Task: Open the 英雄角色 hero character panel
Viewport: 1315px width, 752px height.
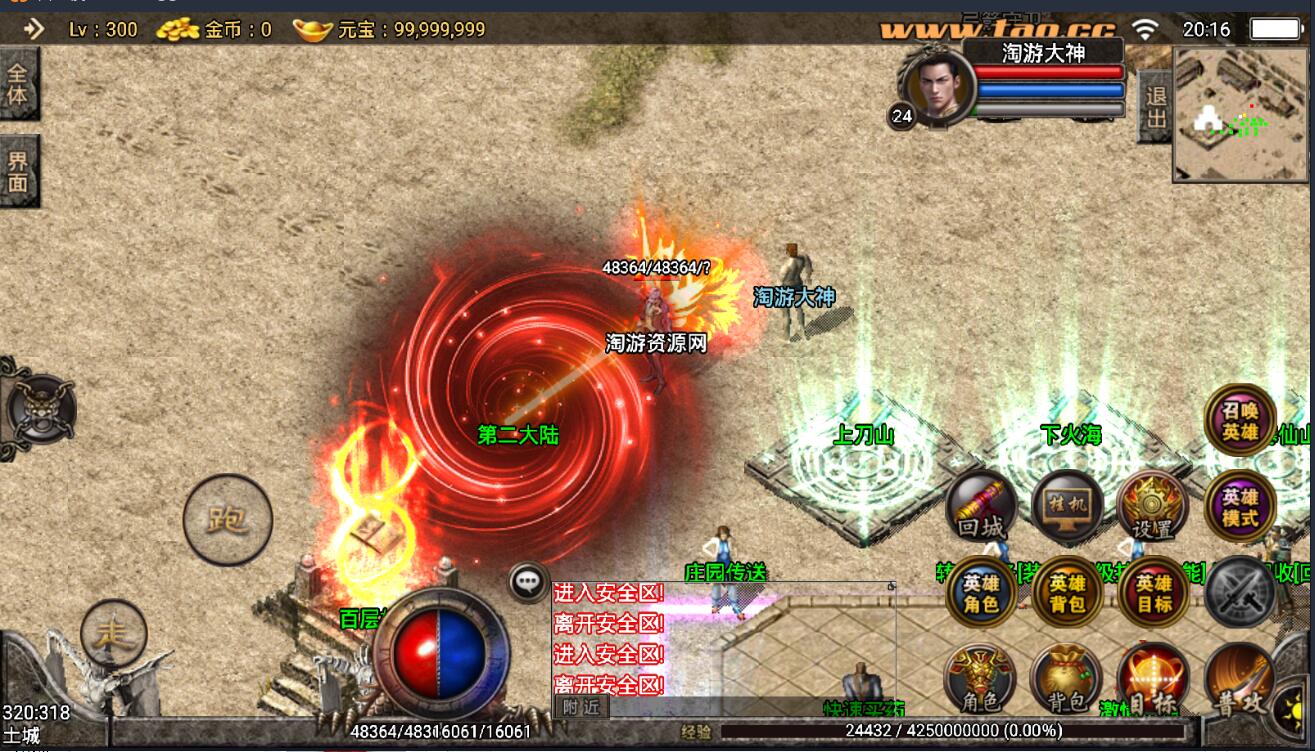Action: point(981,593)
